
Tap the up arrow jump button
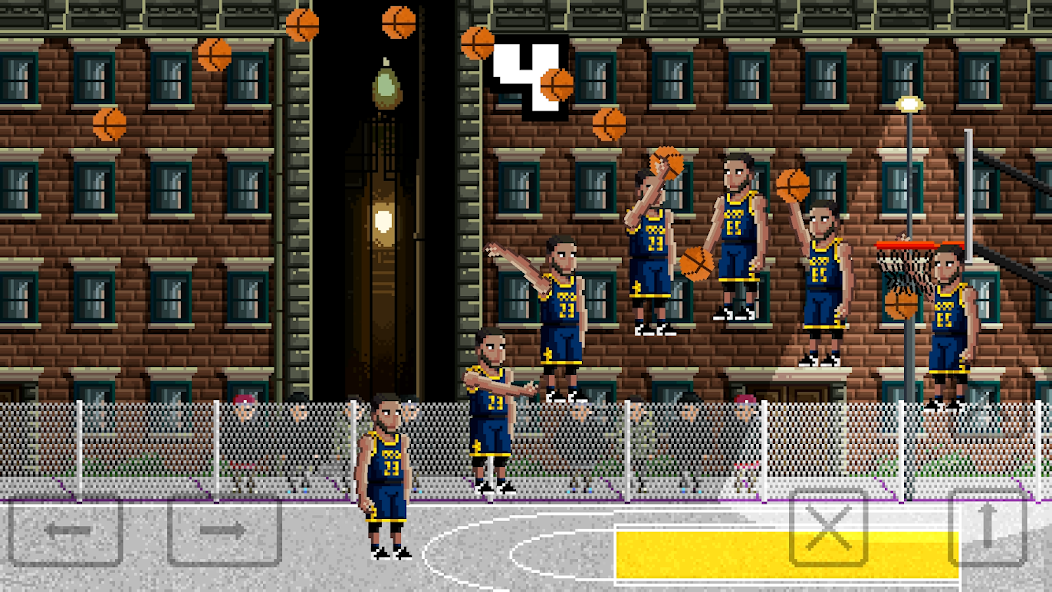[x=987, y=528]
